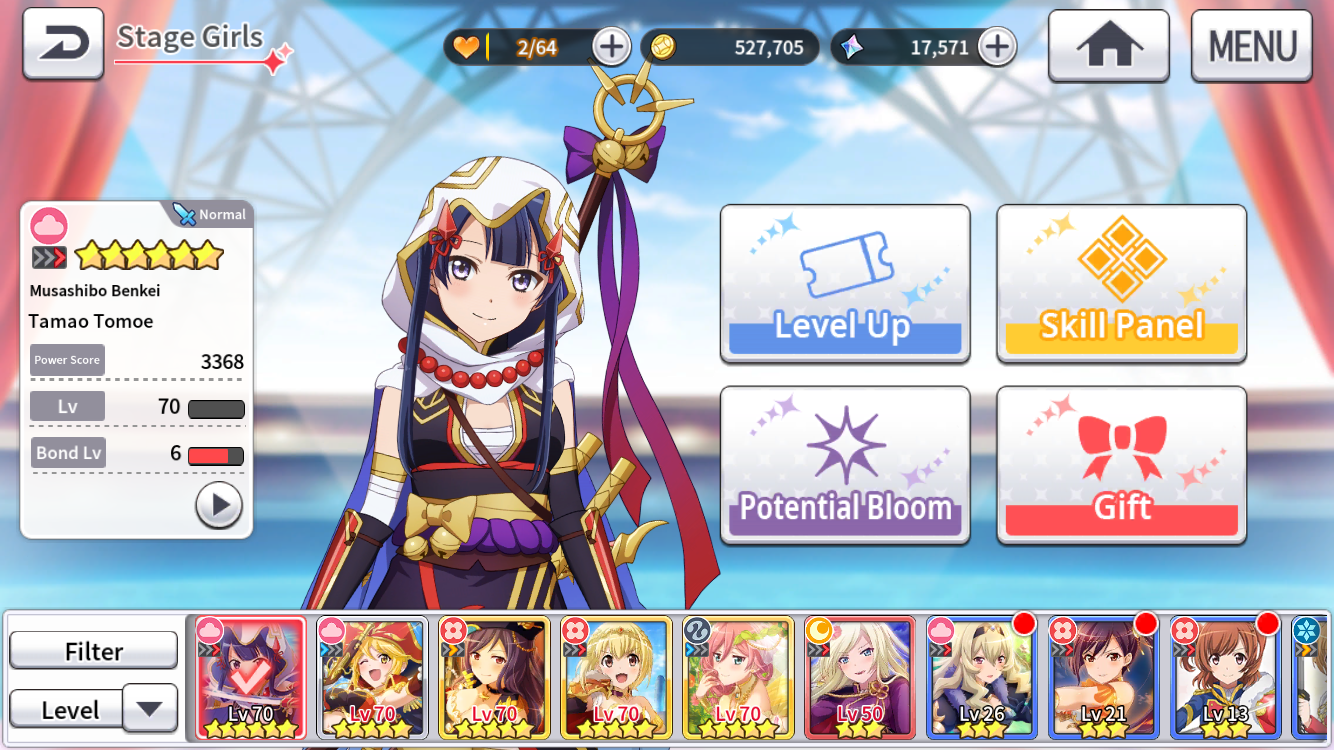Tap the pink cloud attribute icon on card
Screen dimensions: 1334x750
48,224
